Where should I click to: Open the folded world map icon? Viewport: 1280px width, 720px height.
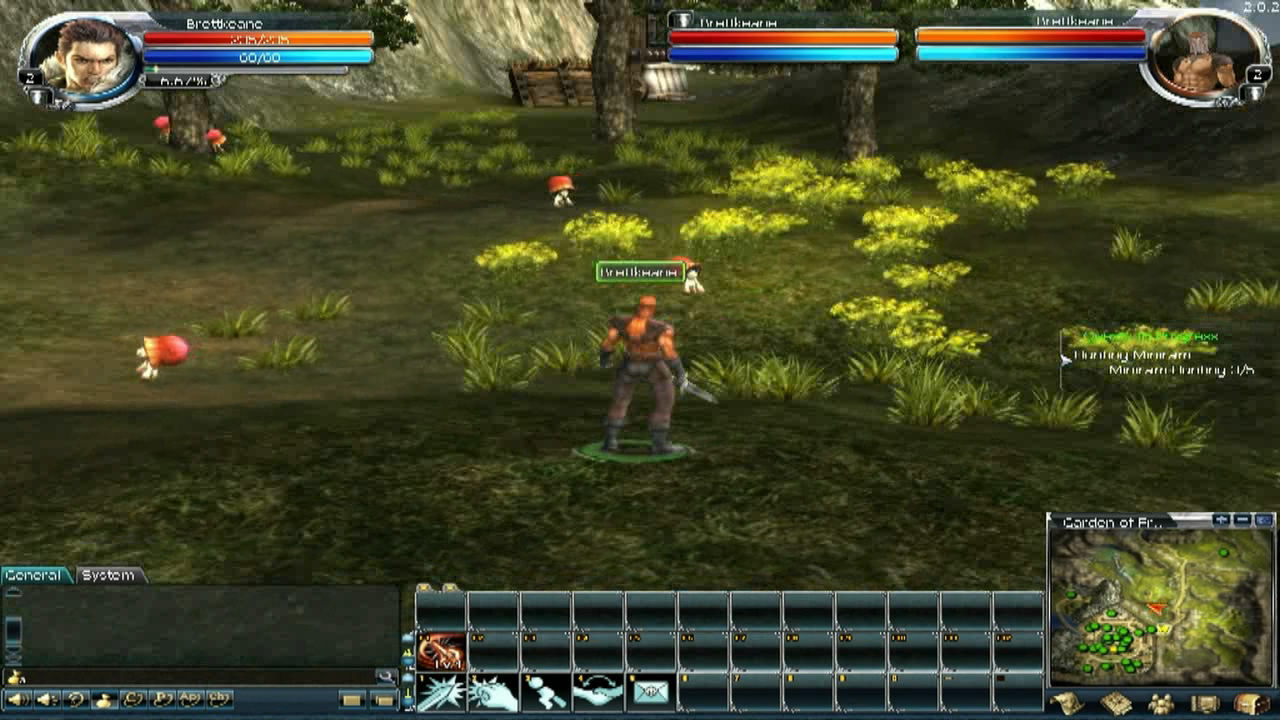(1066, 704)
